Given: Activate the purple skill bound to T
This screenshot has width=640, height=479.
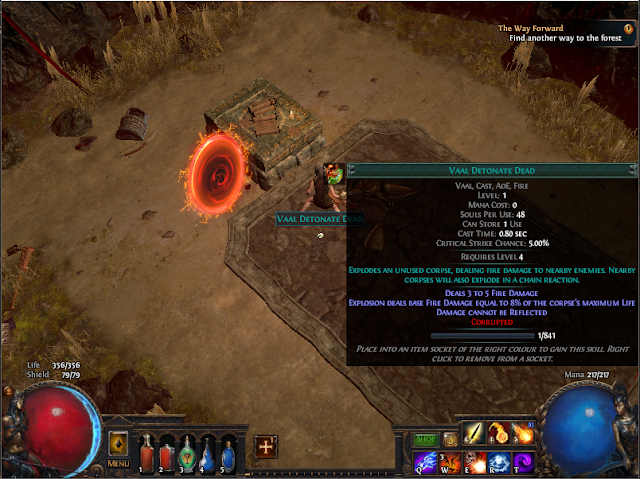Looking at the screenshot, I should pyautogui.click(x=522, y=461).
